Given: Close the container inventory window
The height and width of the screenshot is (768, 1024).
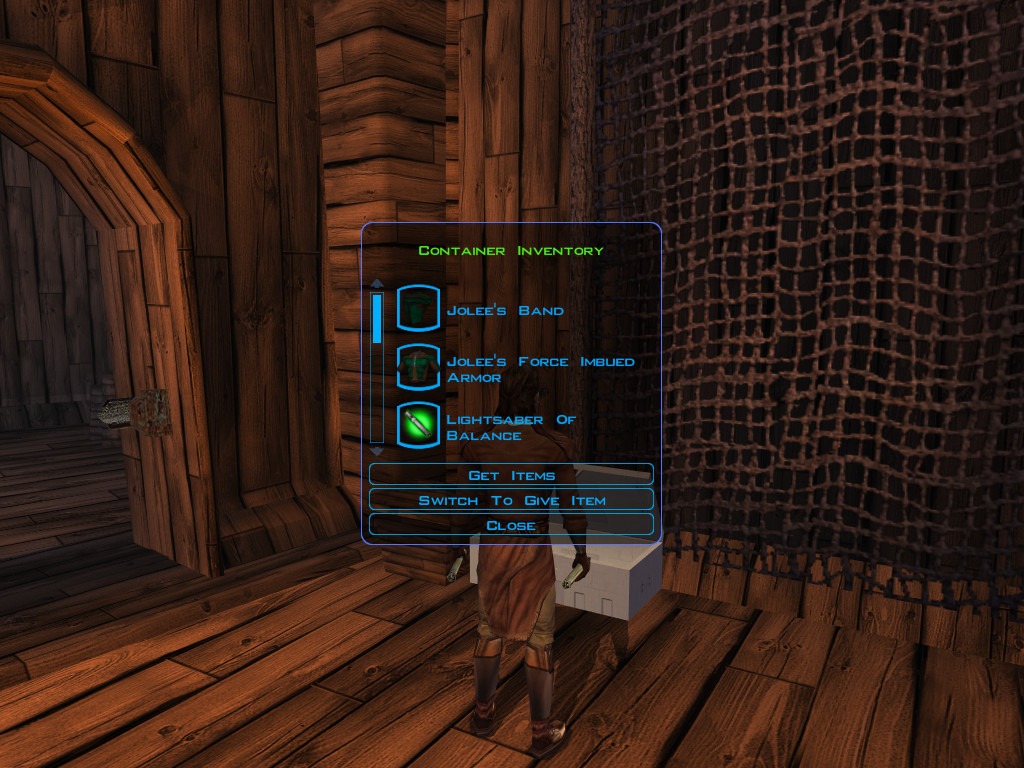Looking at the screenshot, I should [x=511, y=524].
